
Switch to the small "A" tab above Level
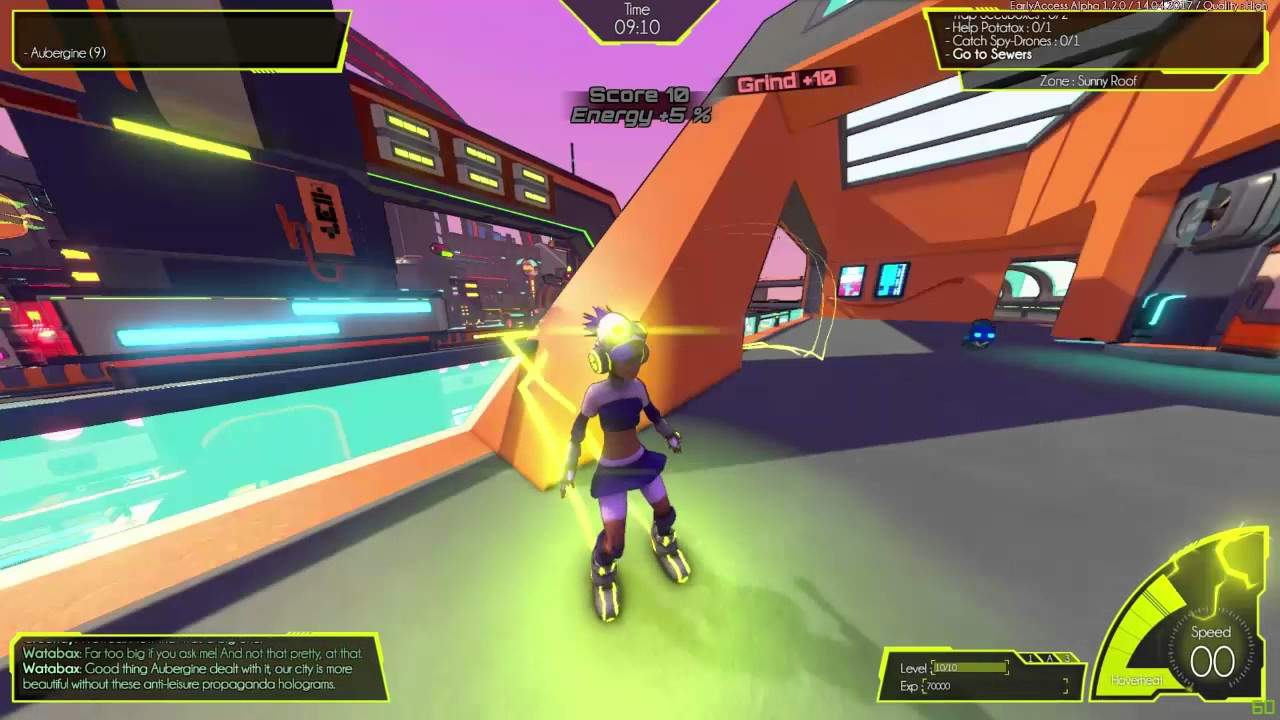tap(1050, 658)
